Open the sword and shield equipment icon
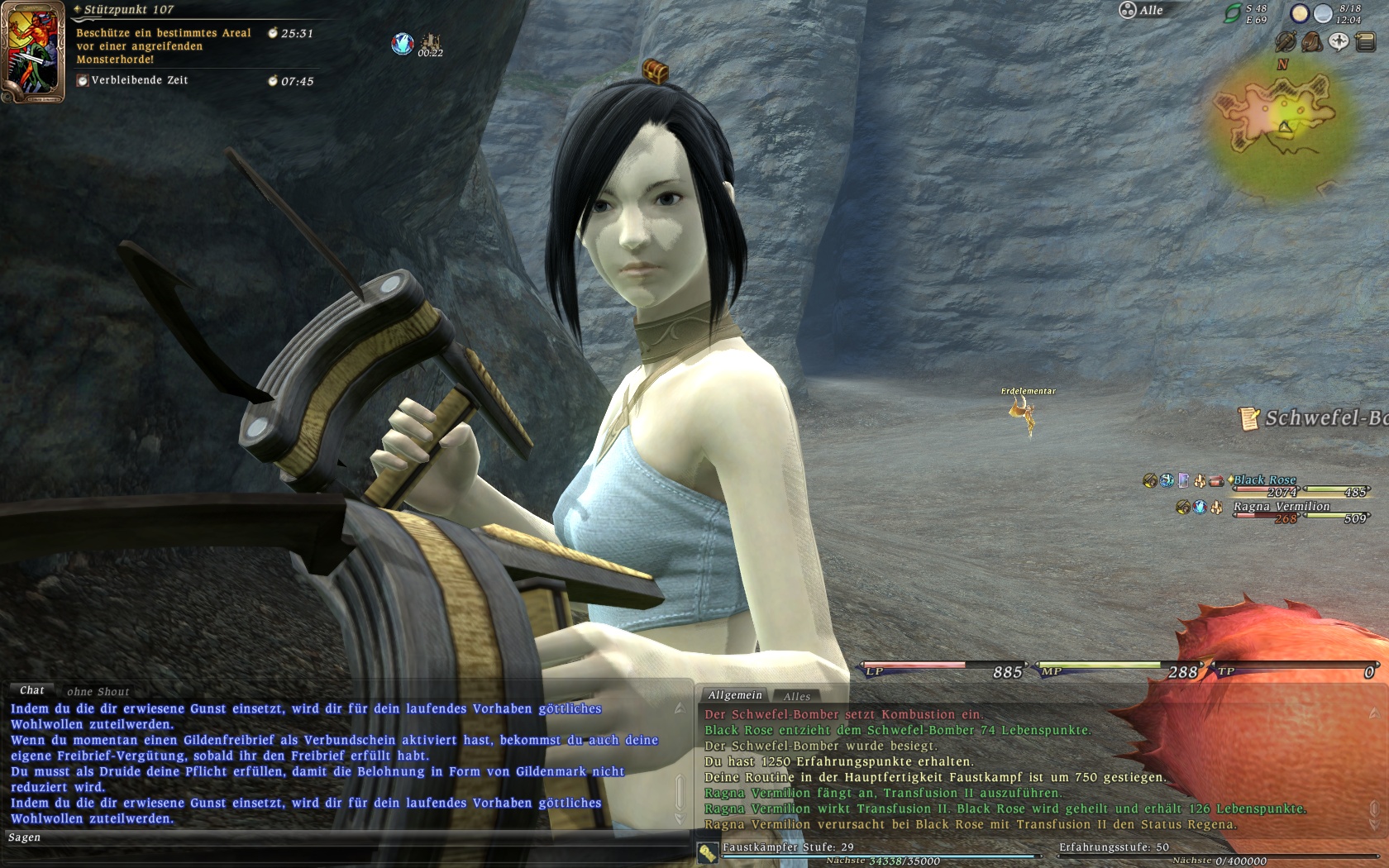 point(1285,41)
